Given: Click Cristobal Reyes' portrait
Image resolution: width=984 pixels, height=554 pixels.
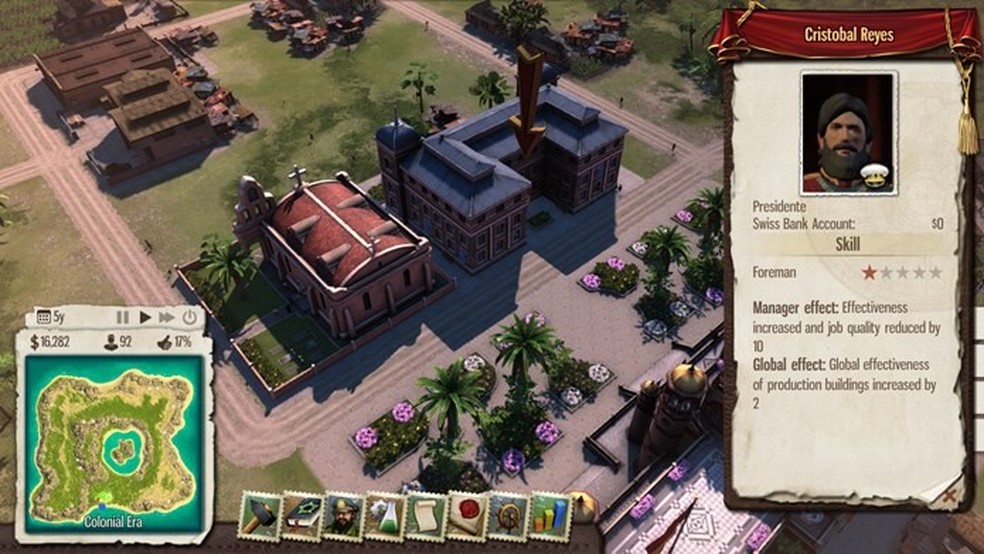Looking at the screenshot, I should tap(847, 133).
